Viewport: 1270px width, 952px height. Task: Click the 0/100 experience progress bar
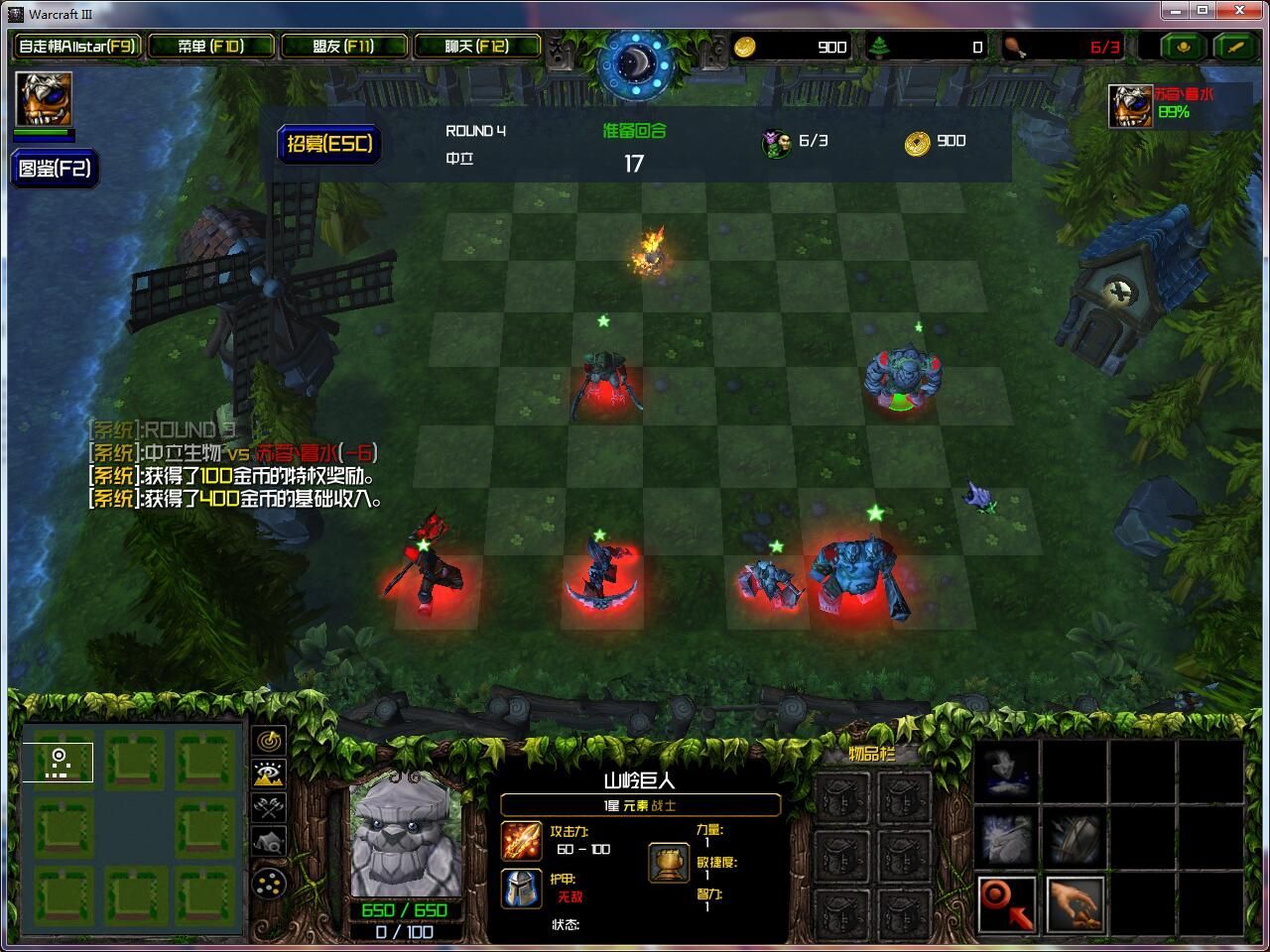[406, 930]
